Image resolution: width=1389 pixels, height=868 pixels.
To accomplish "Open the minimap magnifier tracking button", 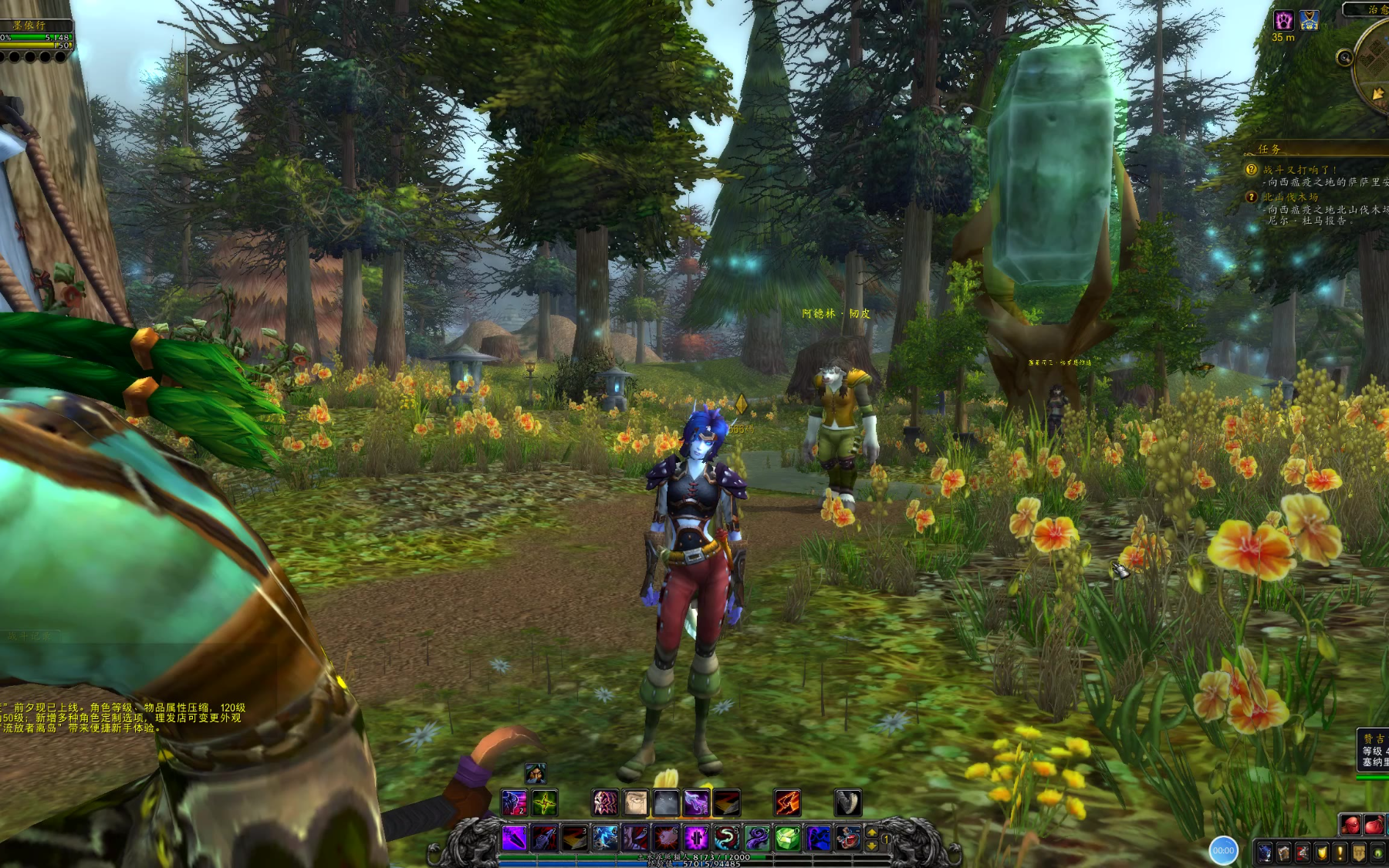I will click(1345, 57).
